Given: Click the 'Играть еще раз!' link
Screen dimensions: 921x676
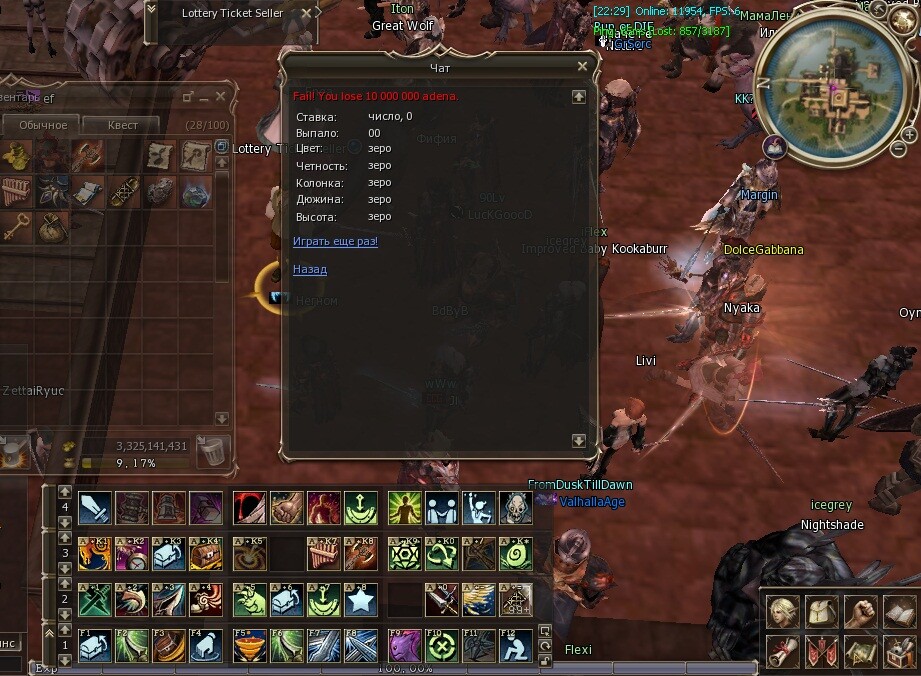Looking at the screenshot, I should (x=335, y=241).
